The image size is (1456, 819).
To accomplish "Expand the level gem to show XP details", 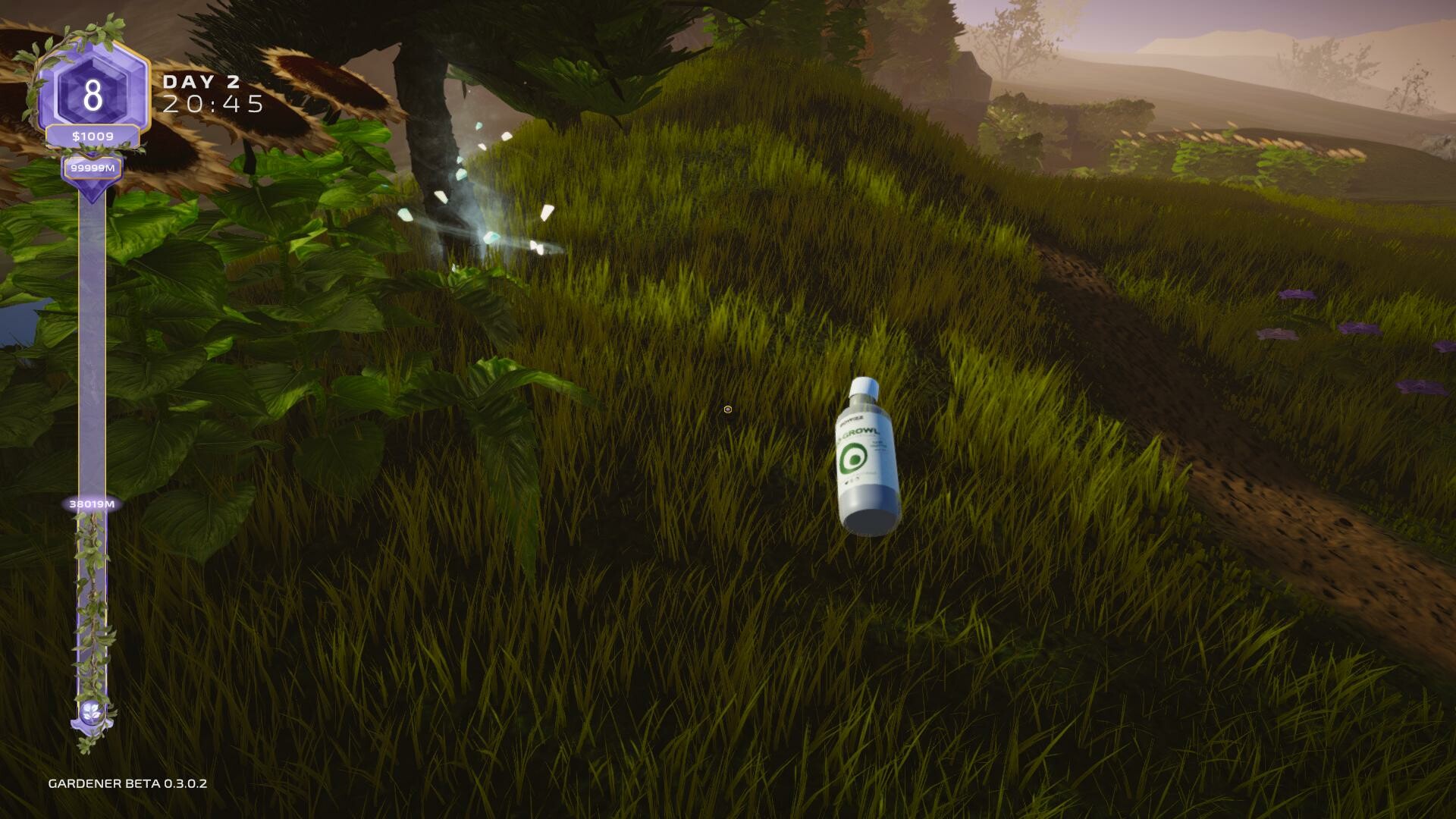I will point(91,93).
